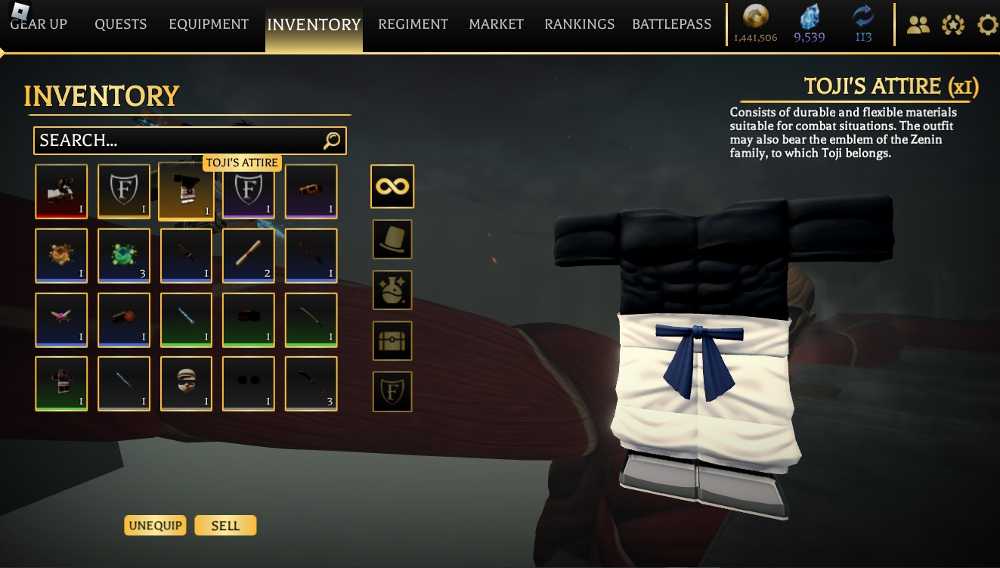Filter inventory by top hat category
This screenshot has height=568, width=1000.
pyautogui.click(x=392, y=239)
